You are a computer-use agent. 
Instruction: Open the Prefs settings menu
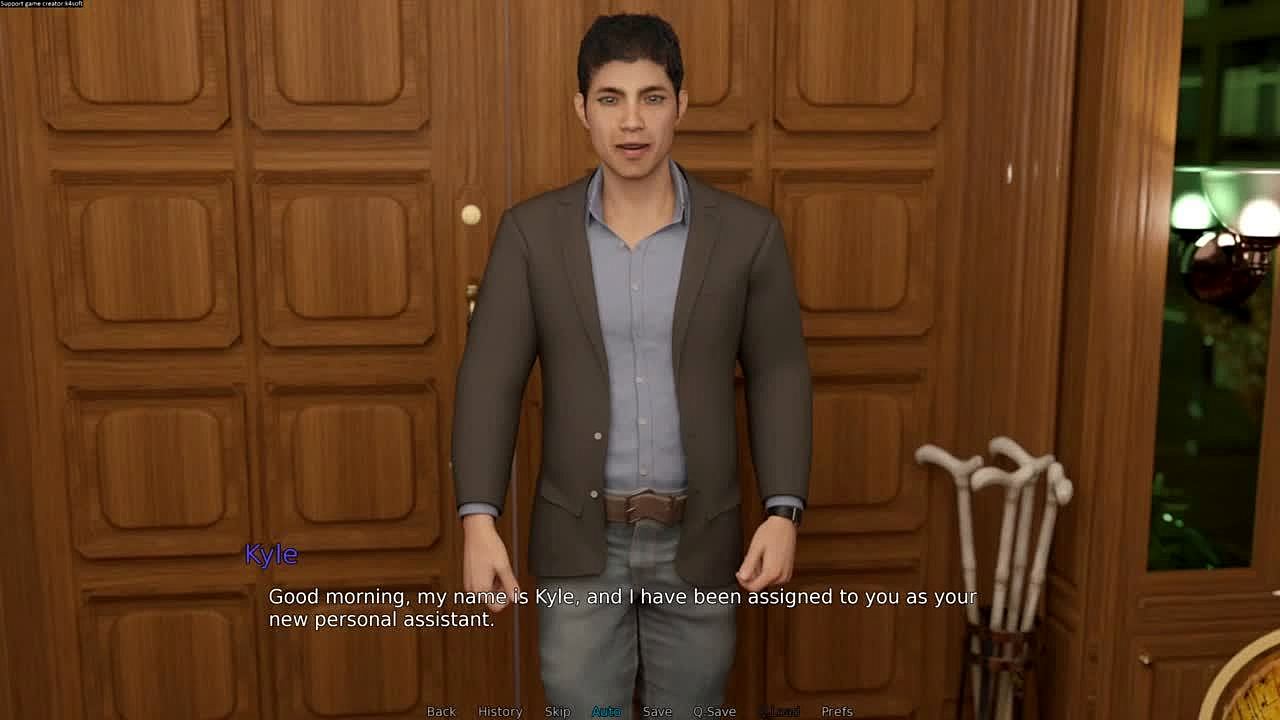tap(837, 711)
